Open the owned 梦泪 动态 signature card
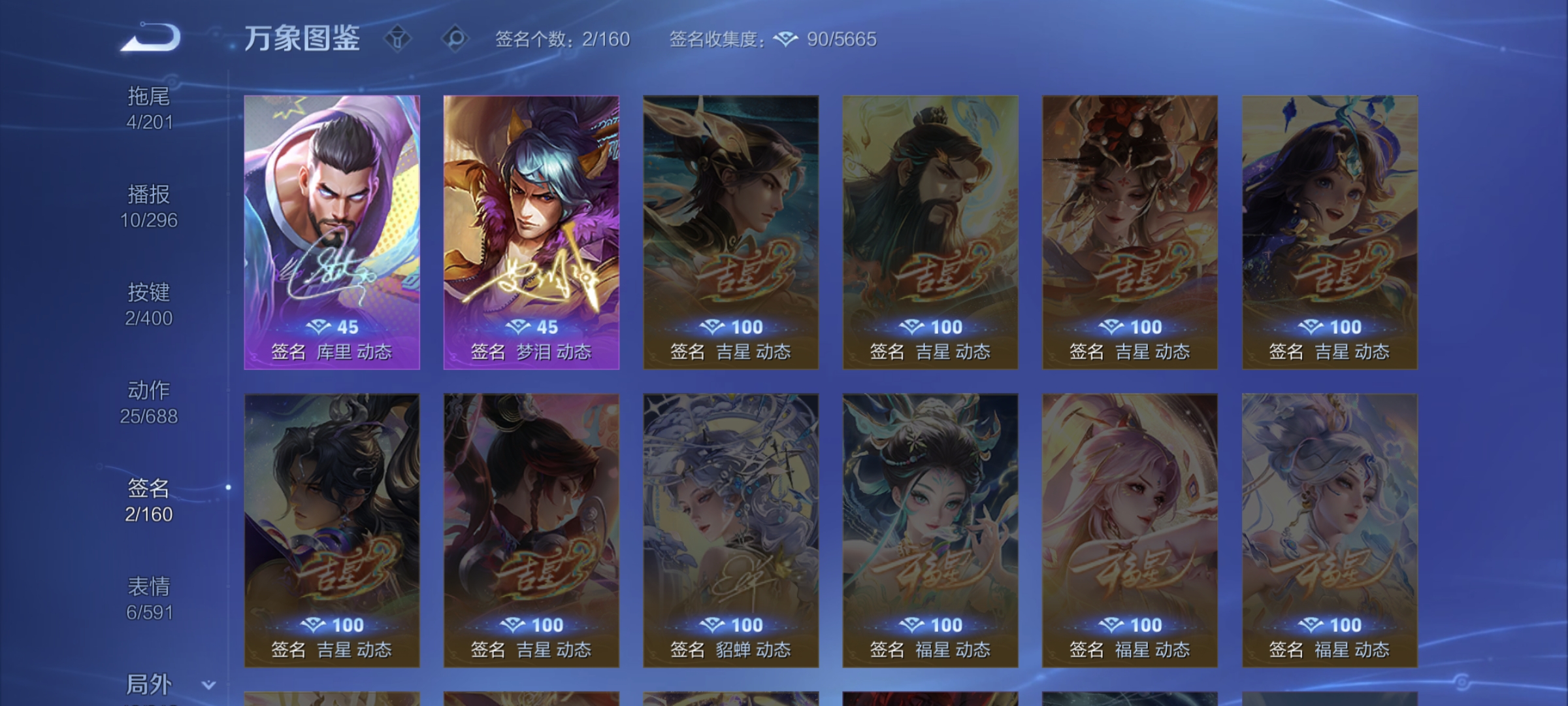Screen dimensions: 1568x706 point(531,232)
